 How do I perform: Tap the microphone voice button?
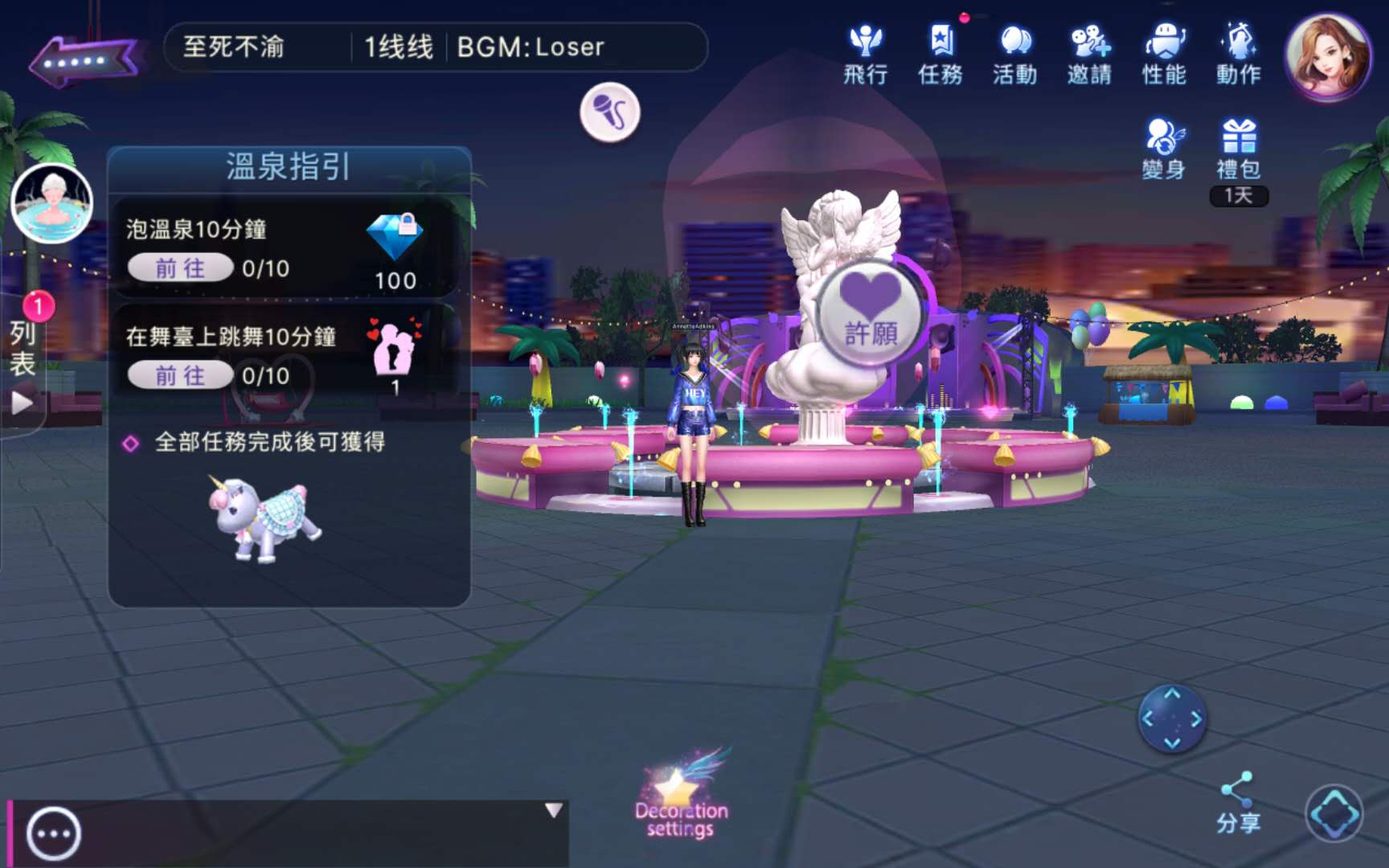pyautogui.click(x=610, y=112)
